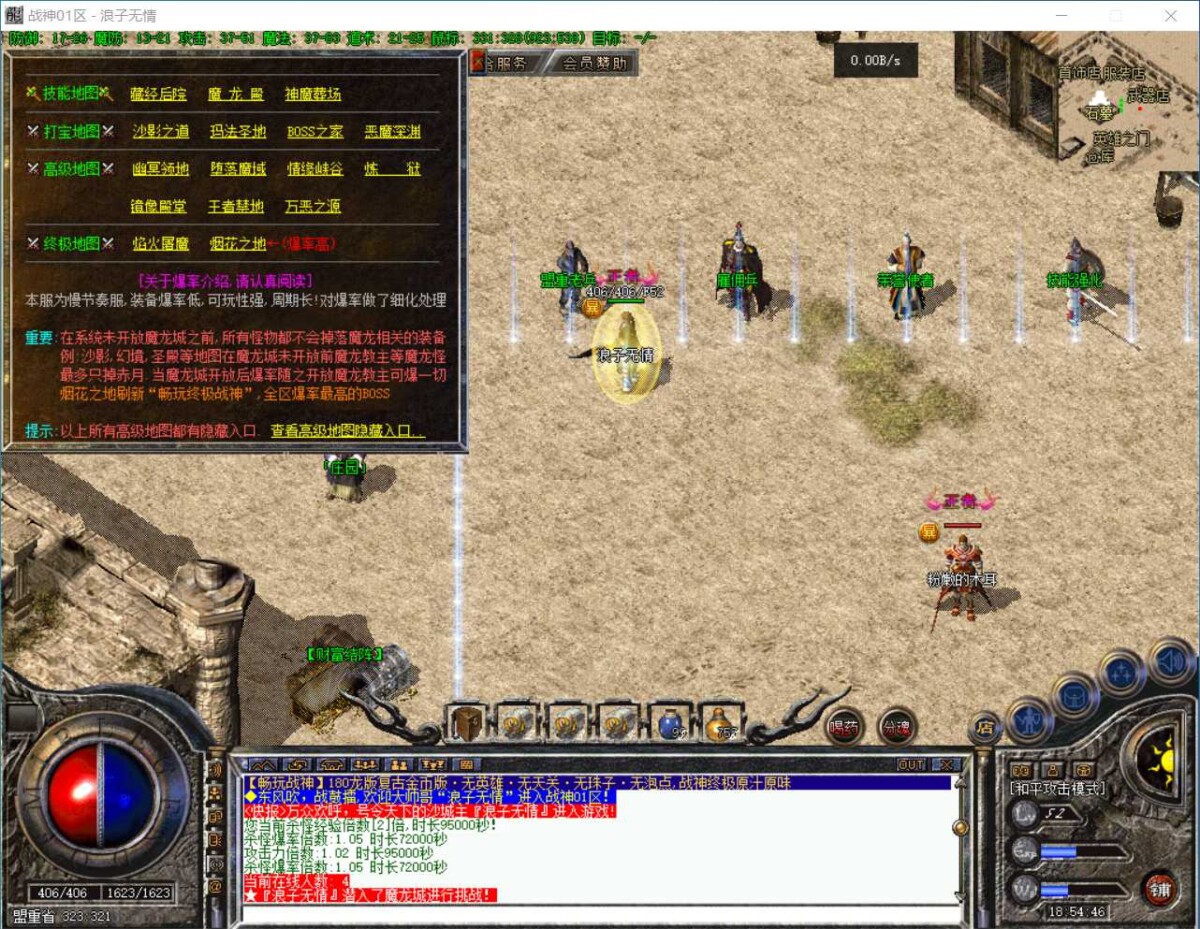Enter the BOSS之家 map link

315,131
